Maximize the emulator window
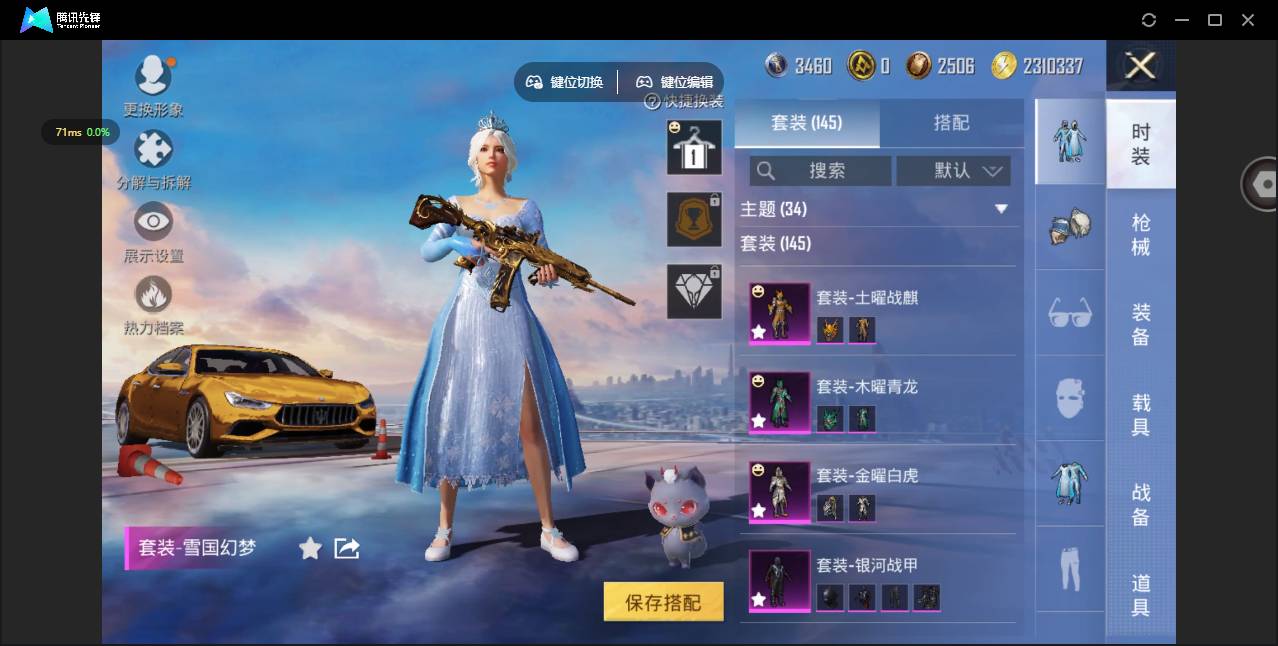Screen dimensions: 1278x646 (x=1215, y=20)
